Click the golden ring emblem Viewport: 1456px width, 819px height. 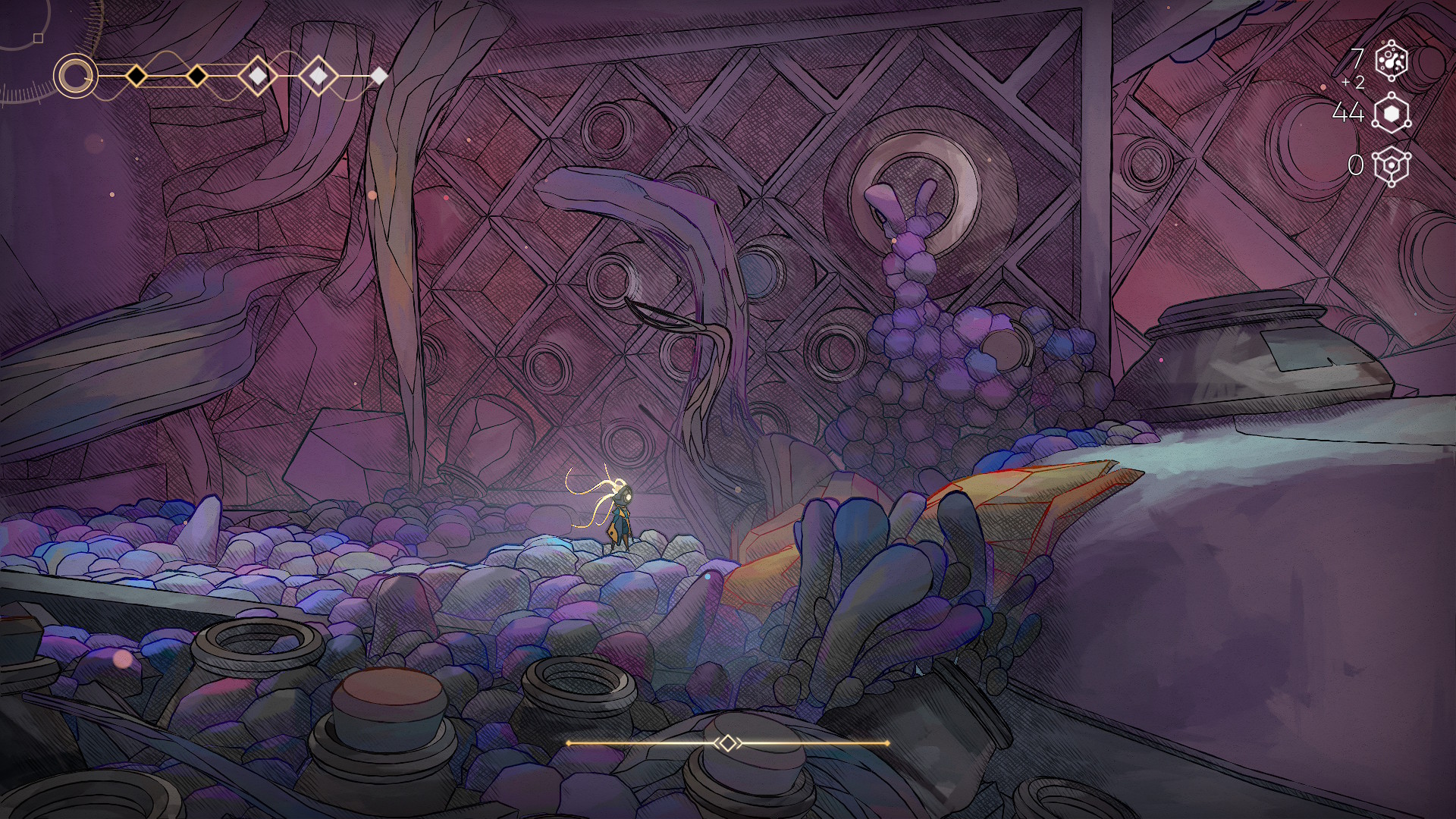point(75,76)
